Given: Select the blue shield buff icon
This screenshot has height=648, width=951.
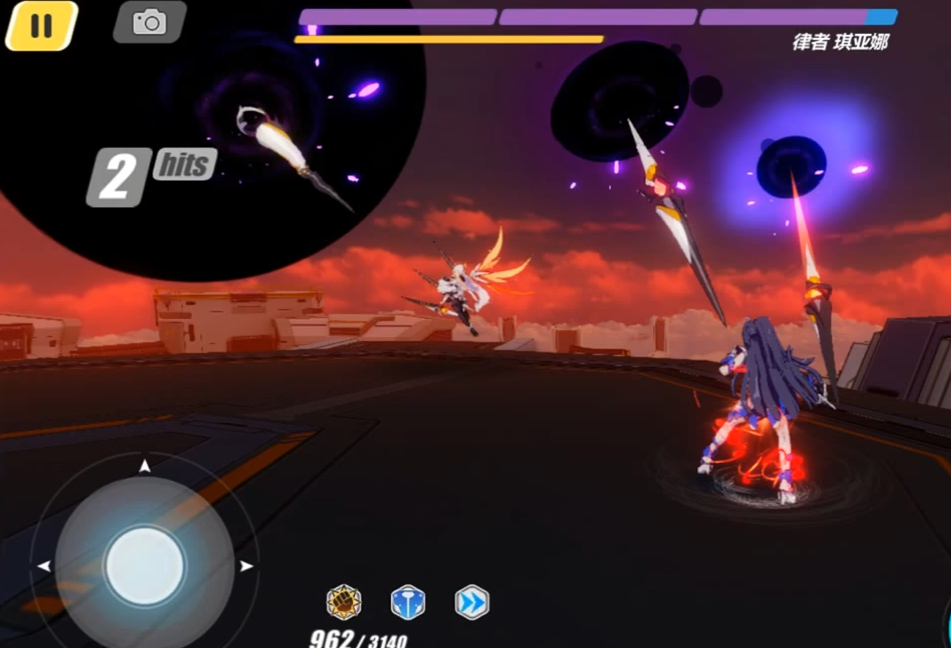Looking at the screenshot, I should coord(407,602).
